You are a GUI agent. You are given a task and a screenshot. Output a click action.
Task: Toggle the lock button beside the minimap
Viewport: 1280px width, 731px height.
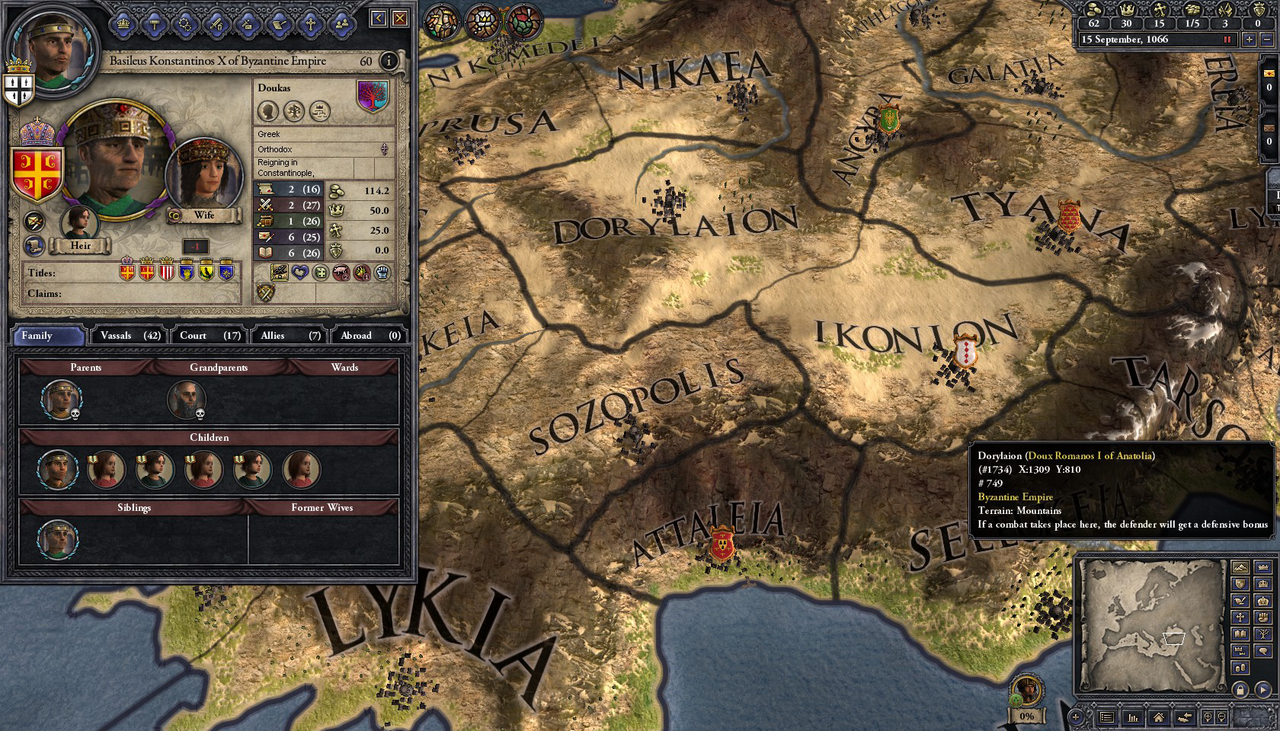pos(1242,690)
